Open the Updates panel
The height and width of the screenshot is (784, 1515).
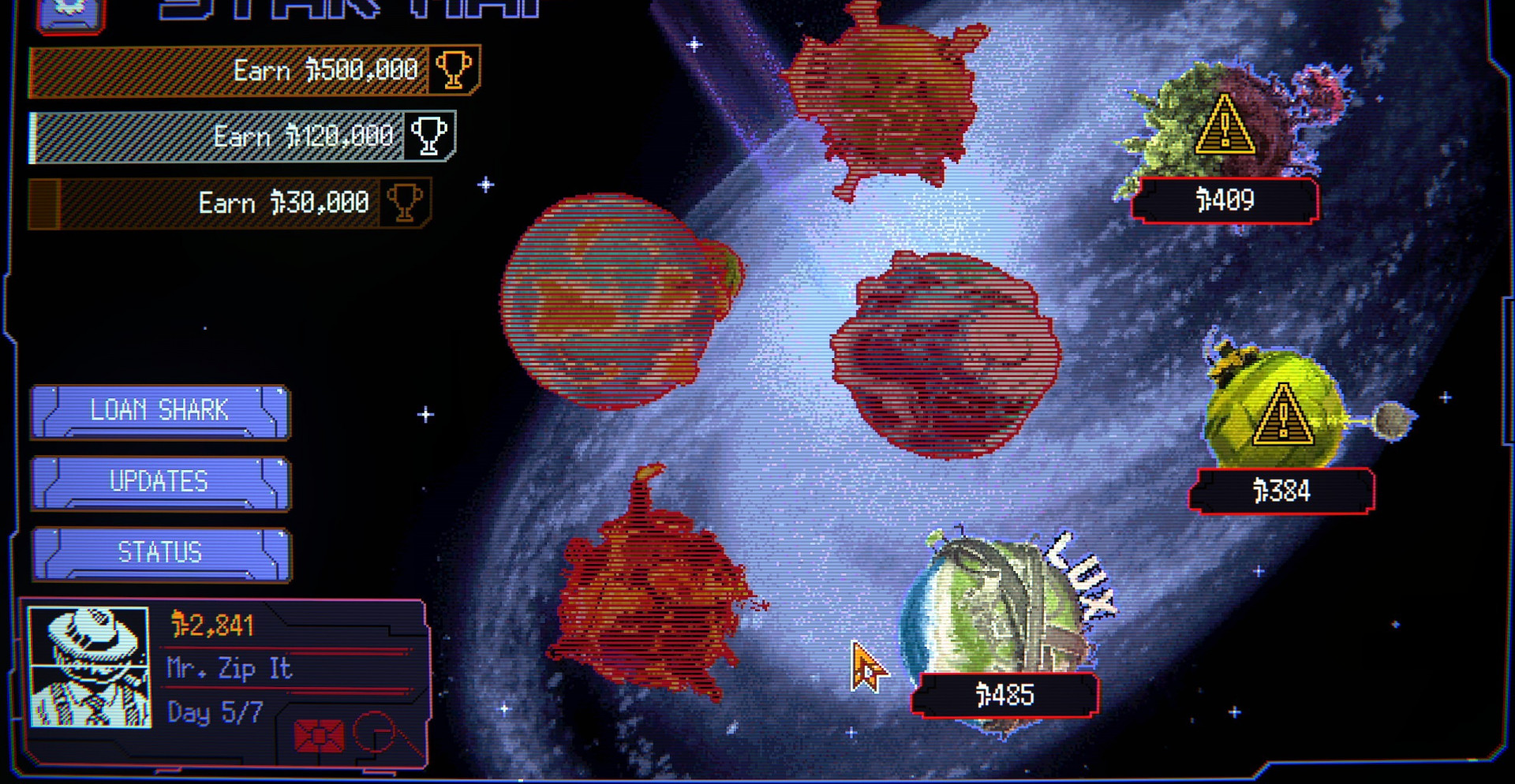pyautogui.click(x=160, y=482)
